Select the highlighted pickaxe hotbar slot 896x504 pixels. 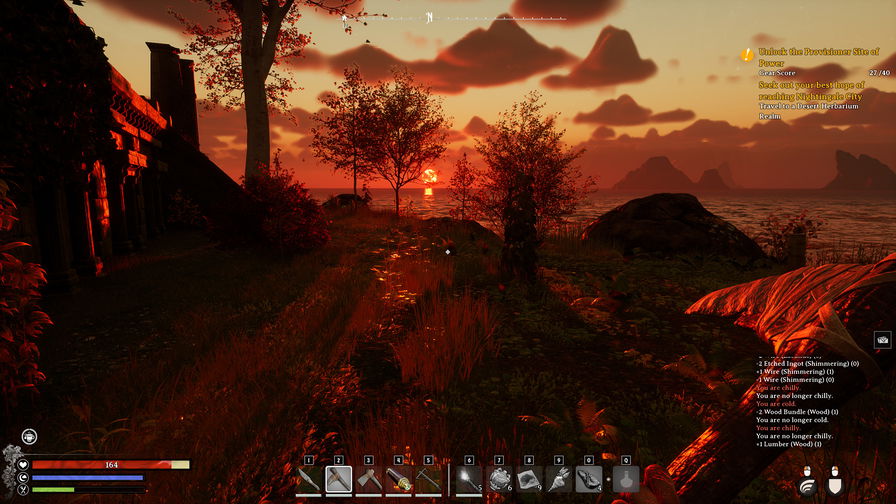coord(339,480)
